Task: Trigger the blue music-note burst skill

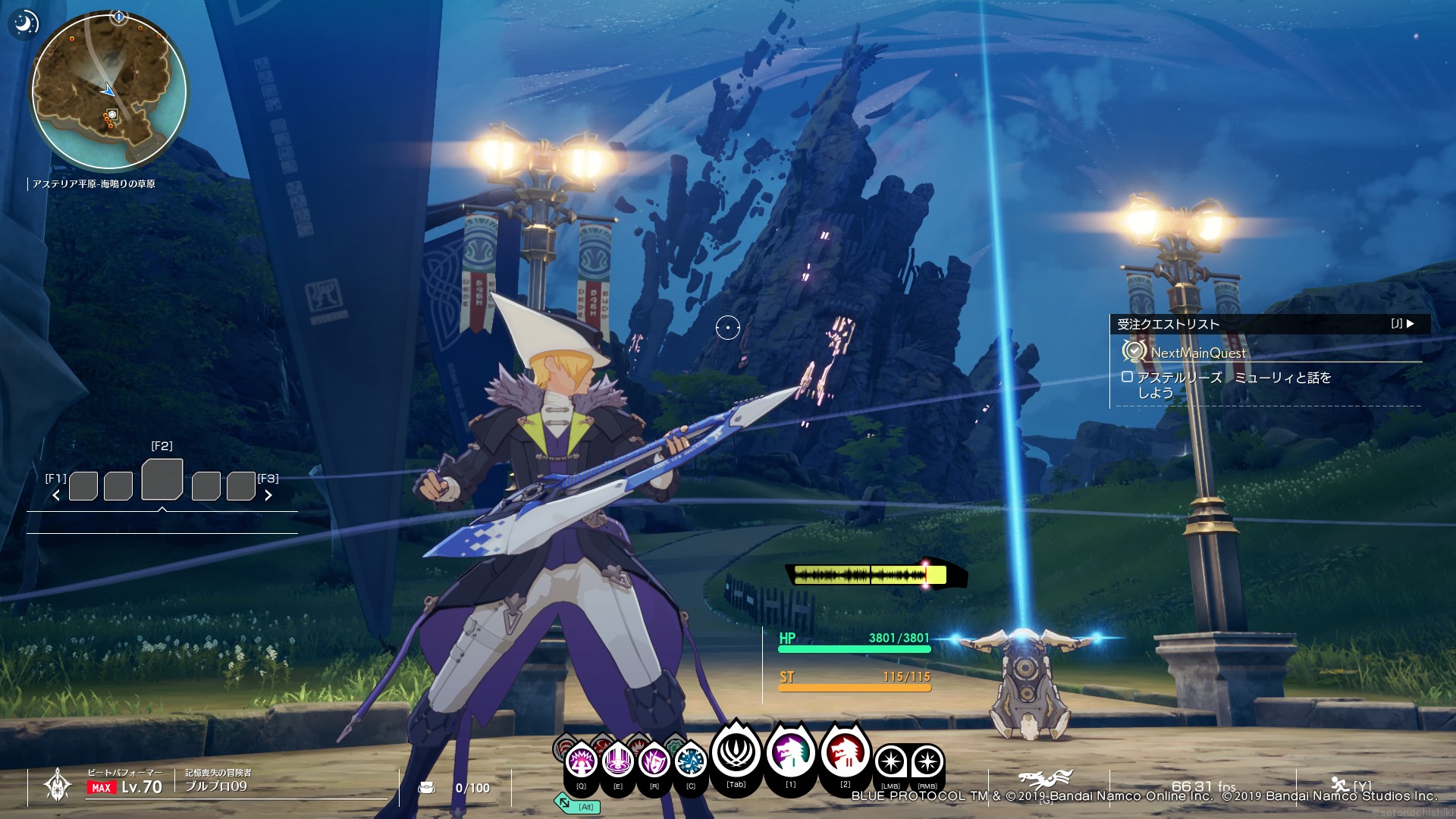Action: click(x=690, y=760)
